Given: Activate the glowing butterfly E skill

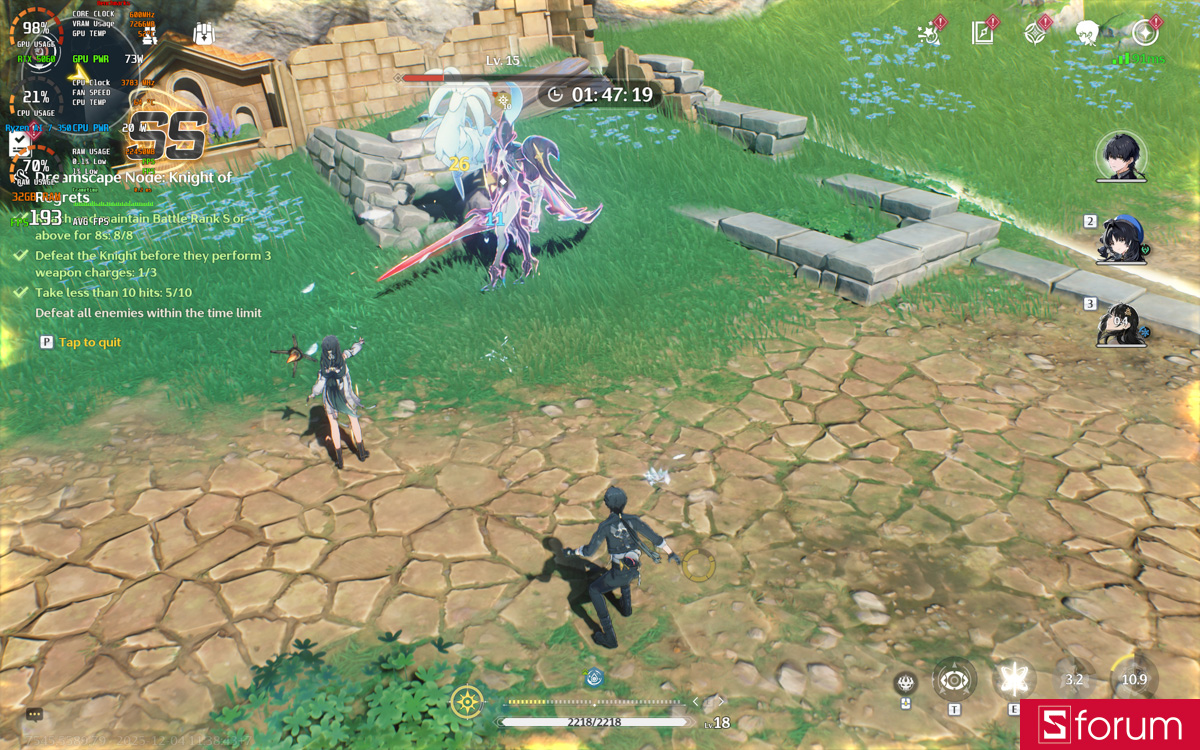Looking at the screenshot, I should [1014, 680].
